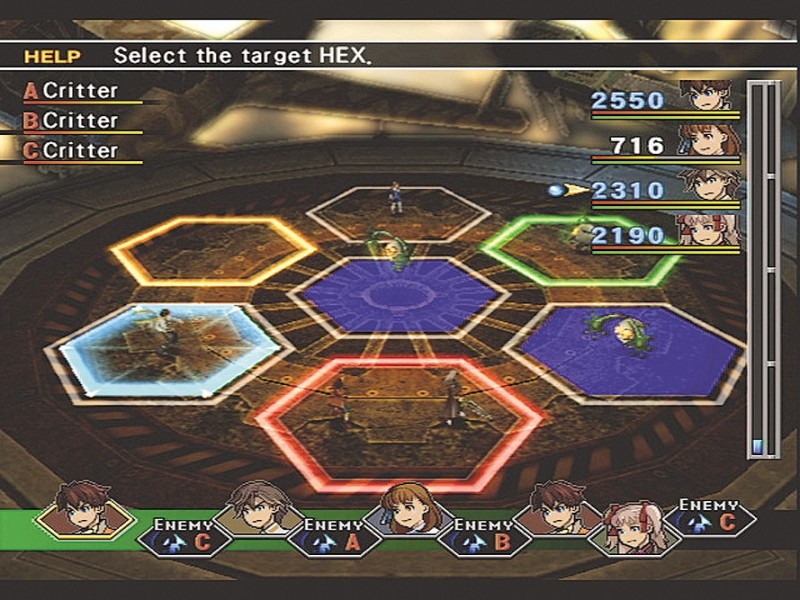Image resolution: width=800 pixels, height=600 pixels.
Task: Choose the orange-outlined hex
Action: (x=213, y=250)
